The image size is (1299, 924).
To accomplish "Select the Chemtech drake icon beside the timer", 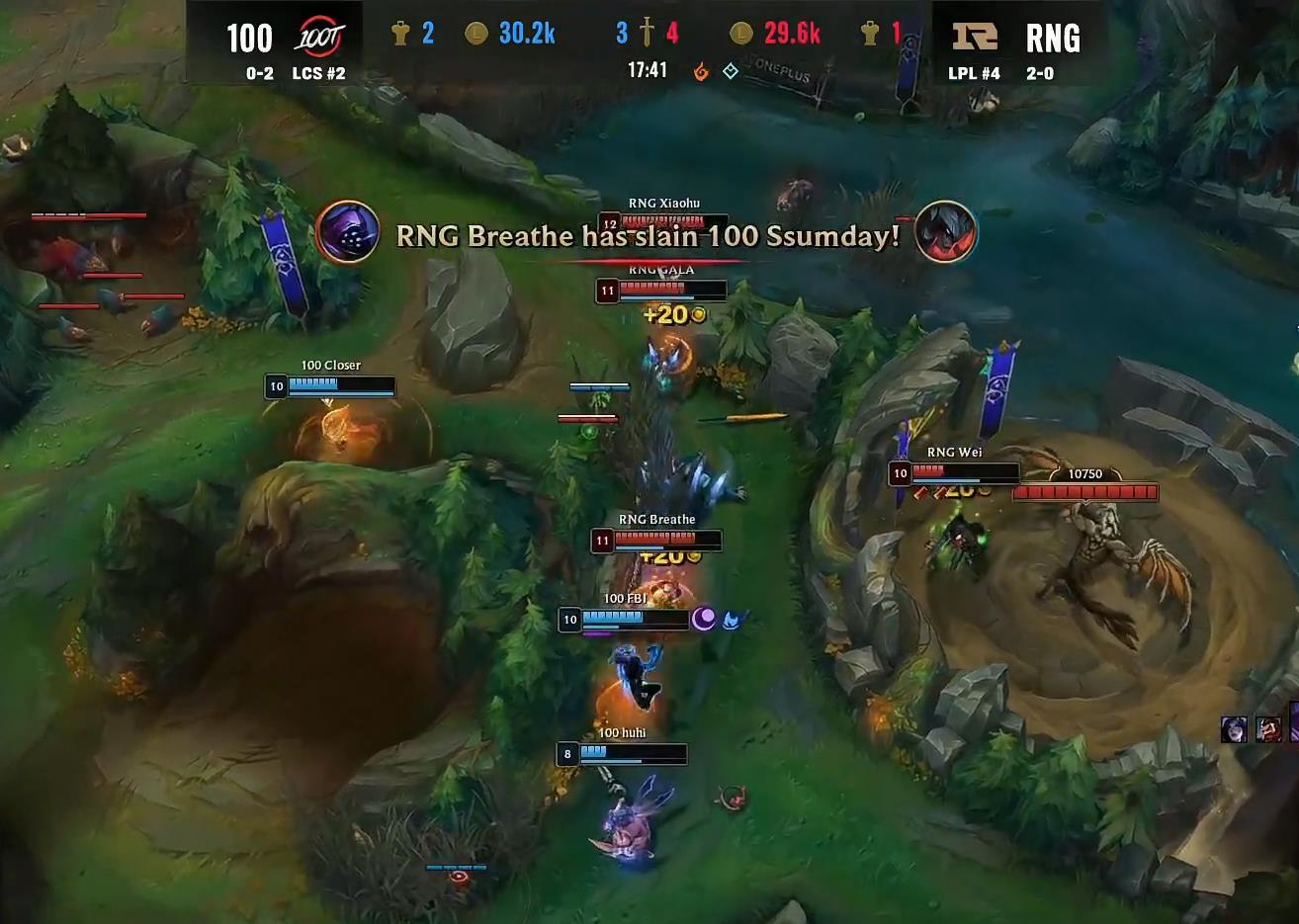I will click(x=729, y=72).
